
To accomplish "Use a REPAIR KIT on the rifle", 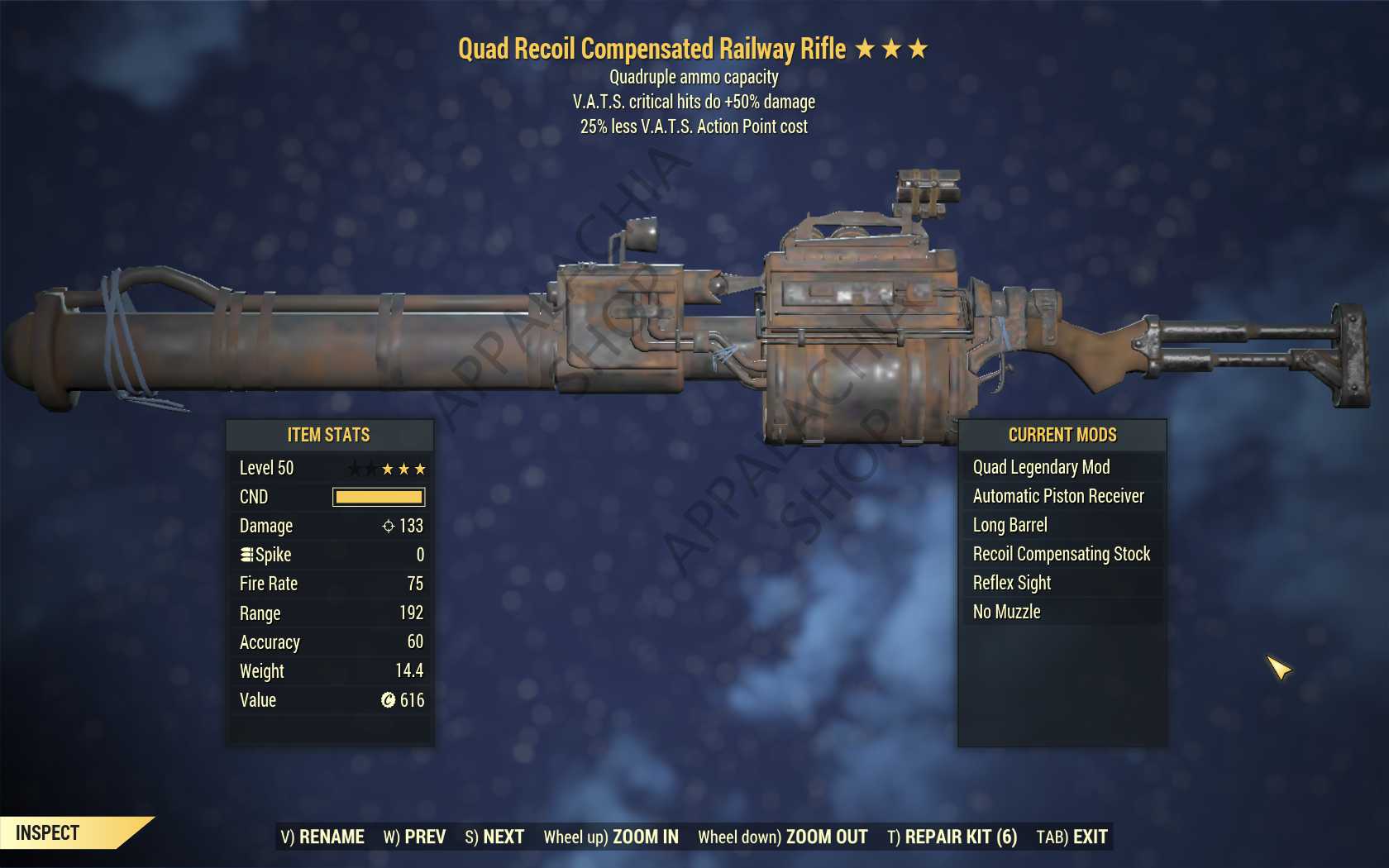I will coord(952,837).
